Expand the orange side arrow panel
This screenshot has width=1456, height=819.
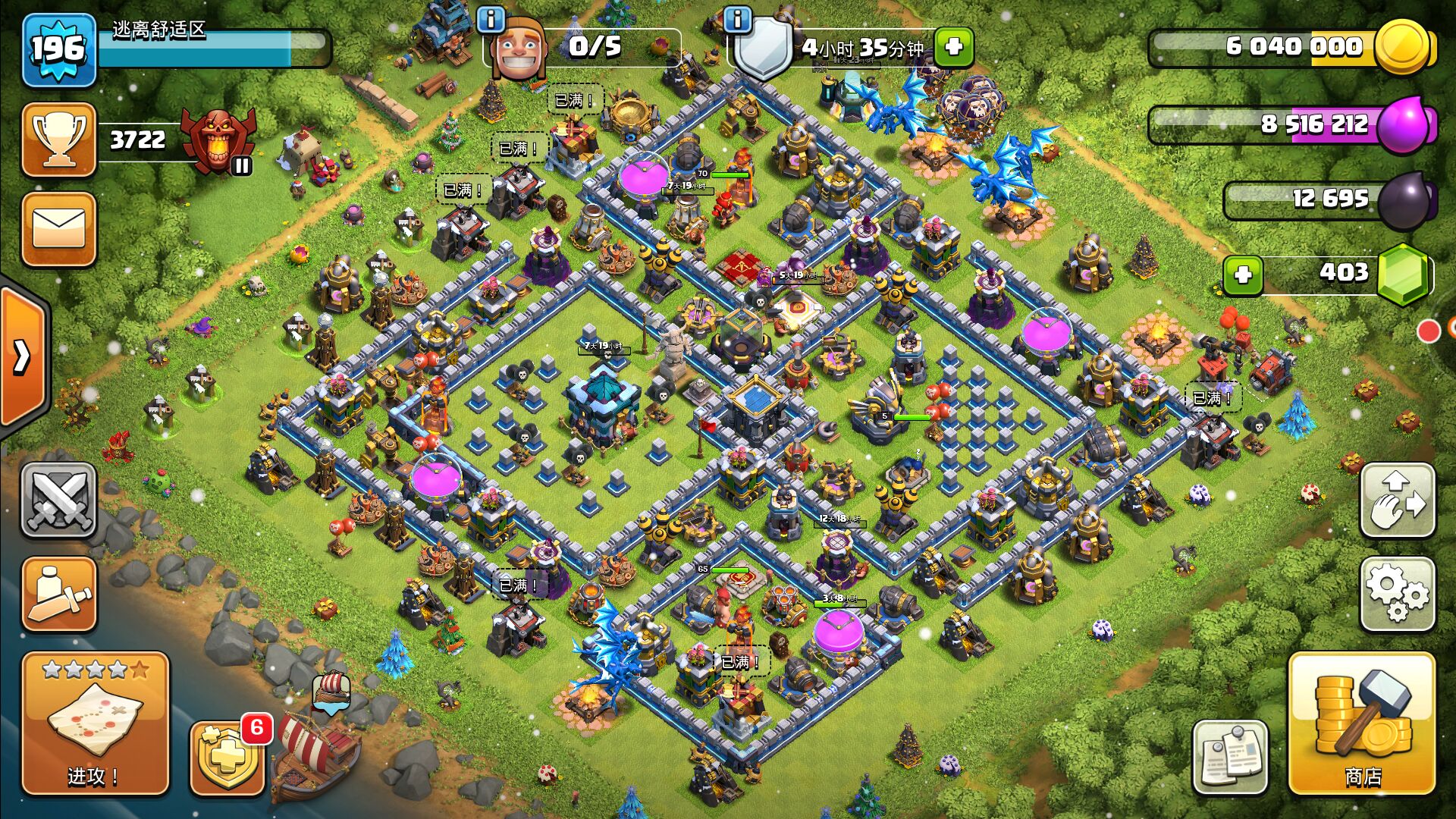point(23,356)
